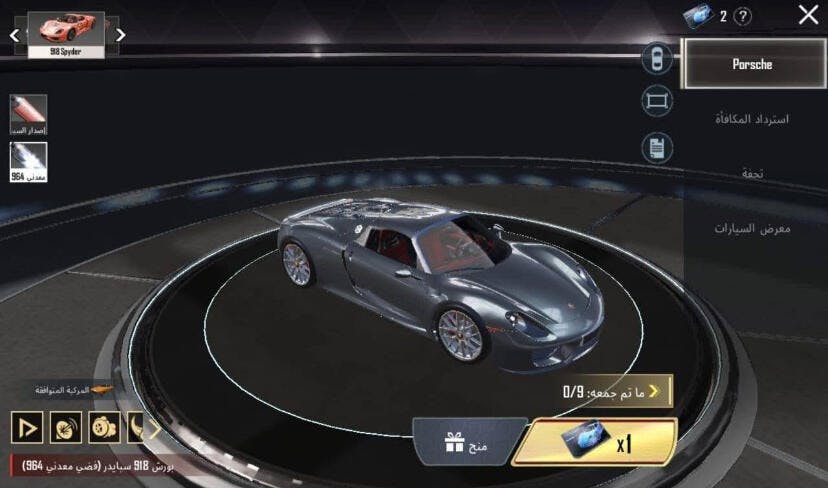
Task: Open the استرداد المكافأة tab
Action: tap(752, 119)
